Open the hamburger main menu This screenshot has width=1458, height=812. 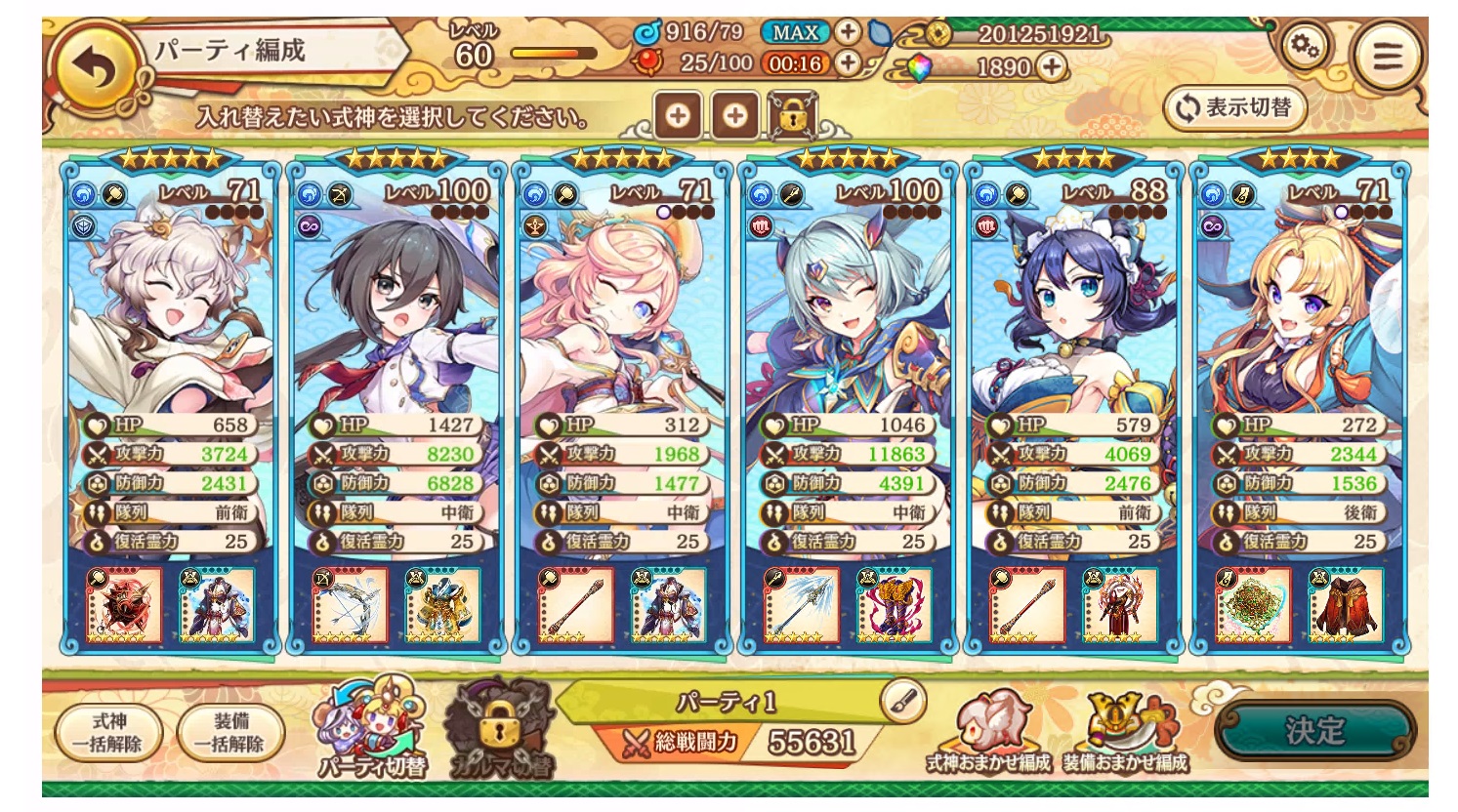click(x=1387, y=56)
